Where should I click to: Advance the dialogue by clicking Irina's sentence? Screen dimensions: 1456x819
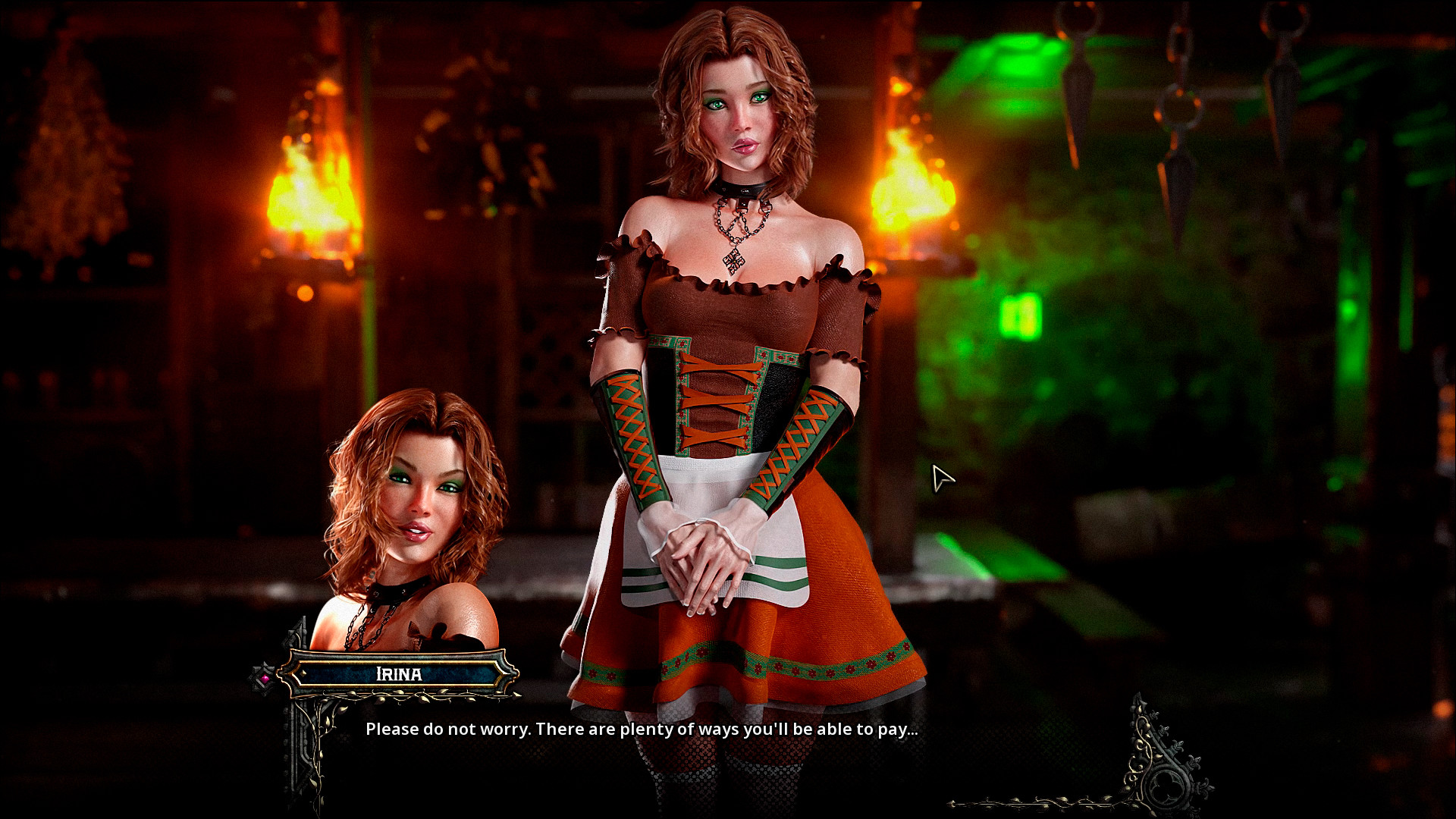click(642, 730)
